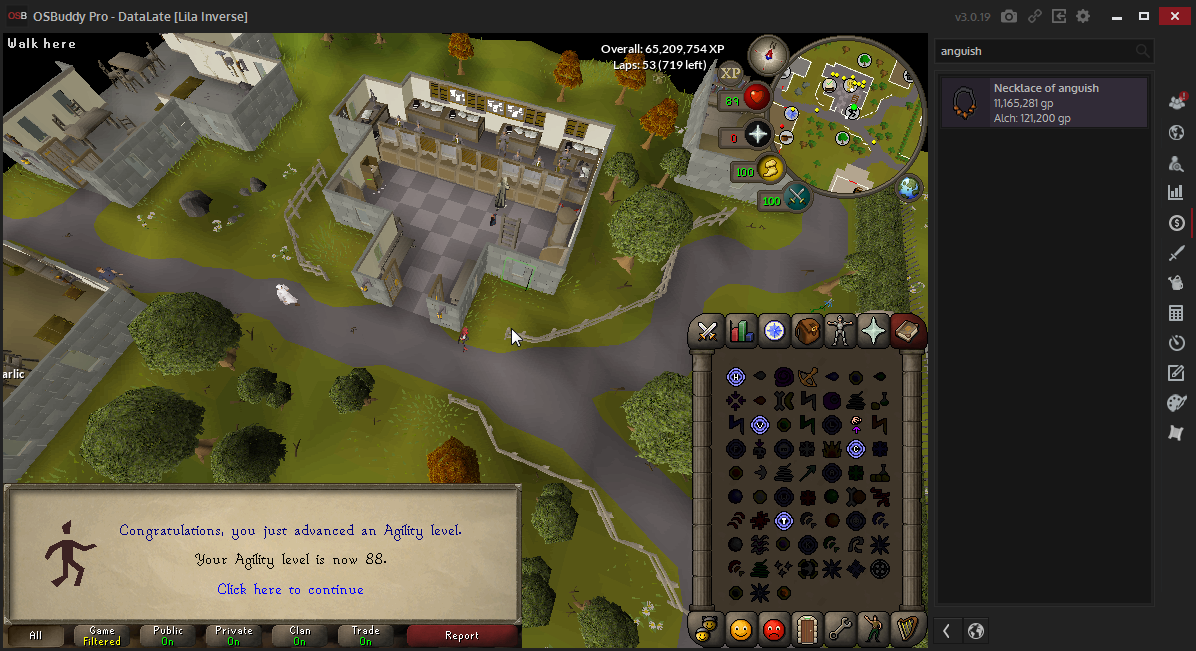
Task: Select the Necklace of anguish search result
Action: [x=1043, y=103]
